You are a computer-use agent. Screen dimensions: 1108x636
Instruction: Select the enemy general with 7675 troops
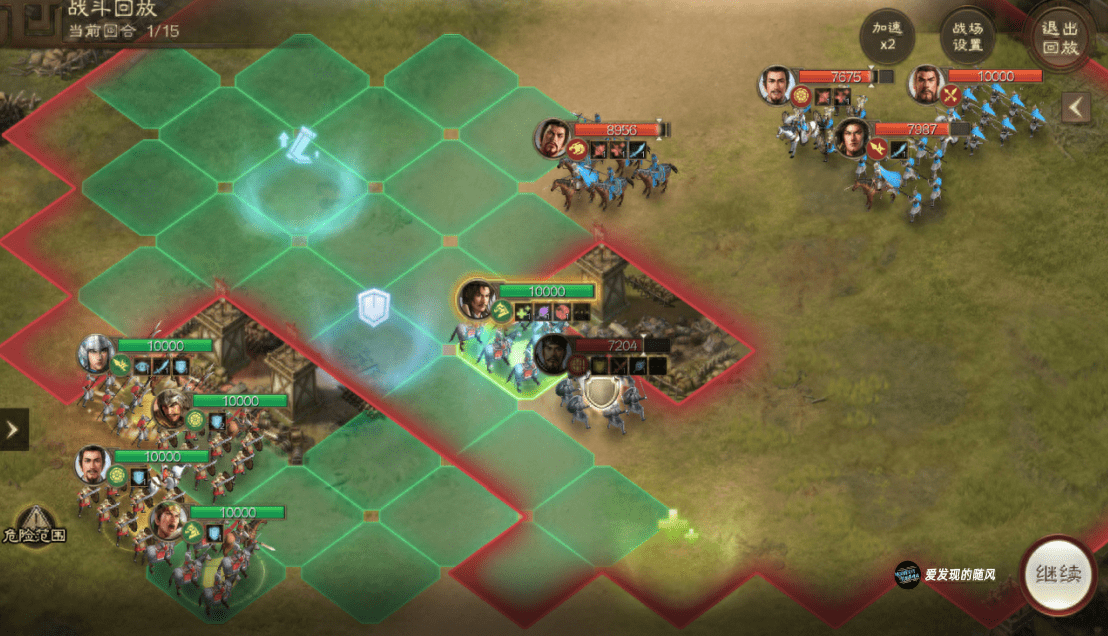(776, 85)
